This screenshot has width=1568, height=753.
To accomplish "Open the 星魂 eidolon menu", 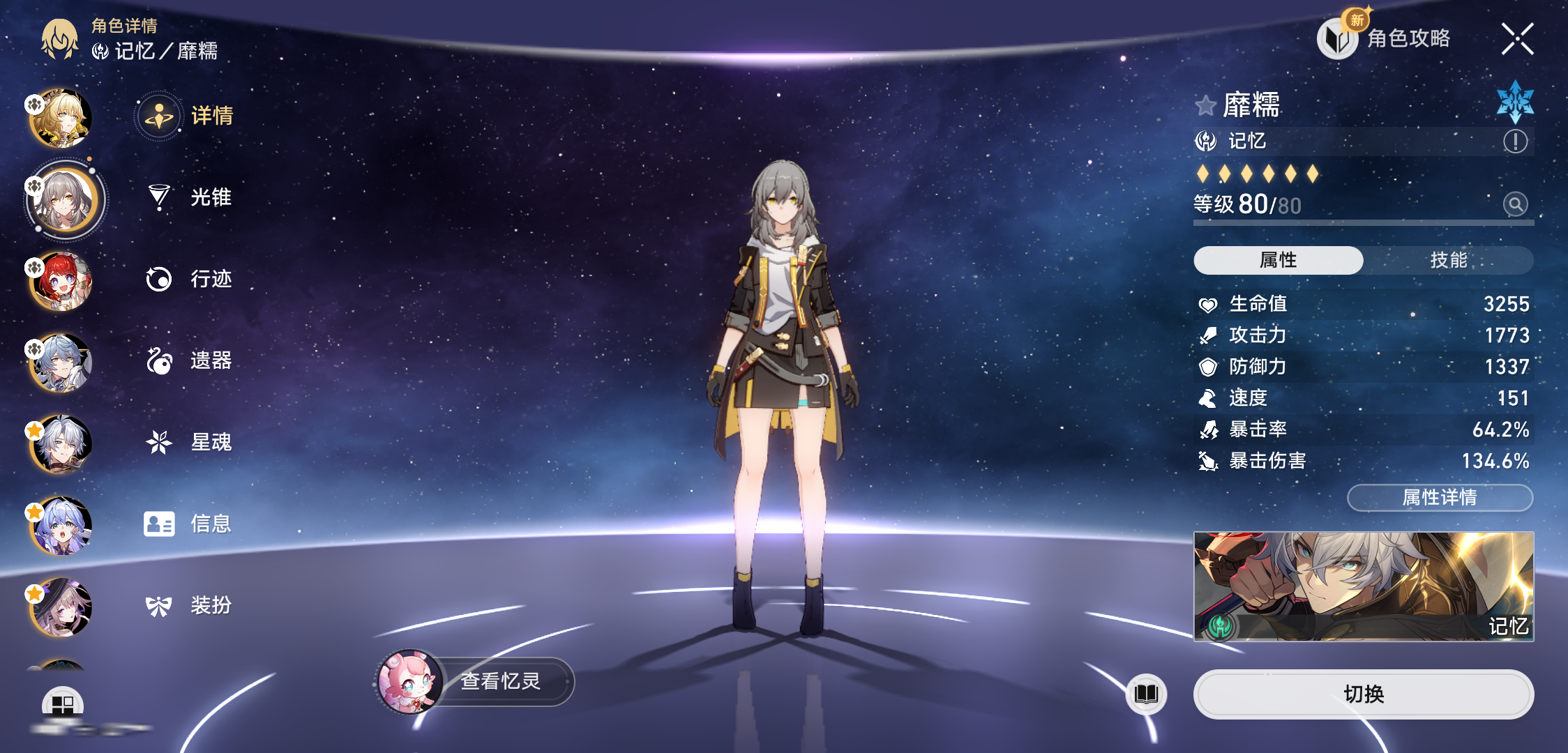I will pyautogui.click(x=190, y=442).
